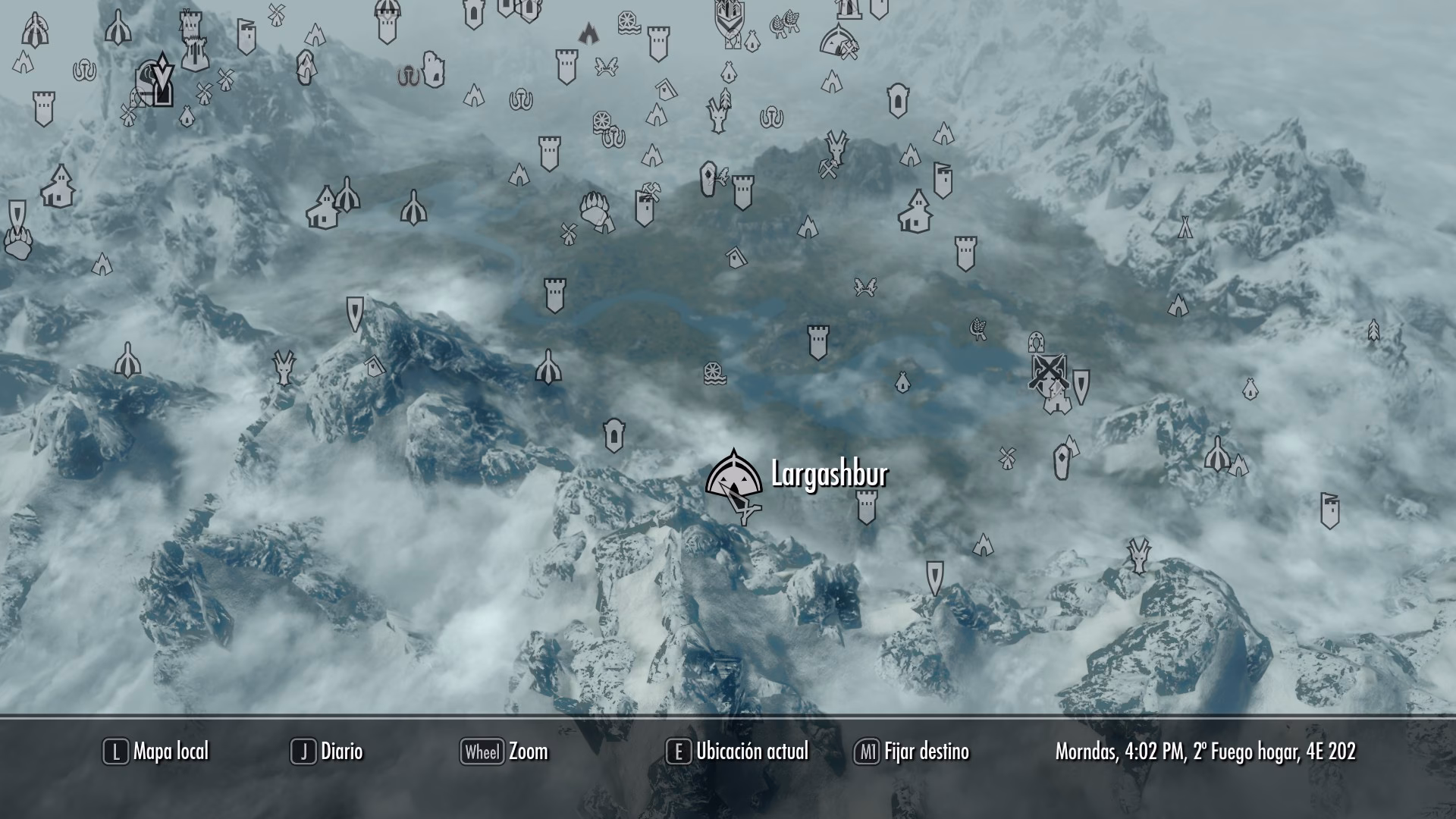Viewport: 1456px width, 819px height.
Task: Choose the Fijar destino option
Action: coord(912,752)
